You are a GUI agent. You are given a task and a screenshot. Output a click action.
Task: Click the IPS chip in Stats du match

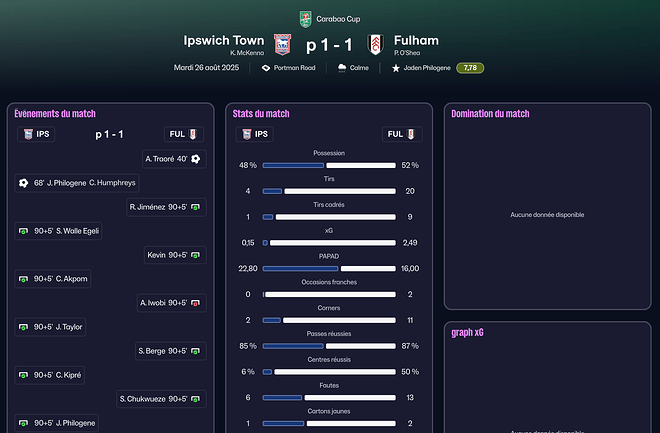pos(255,134)
